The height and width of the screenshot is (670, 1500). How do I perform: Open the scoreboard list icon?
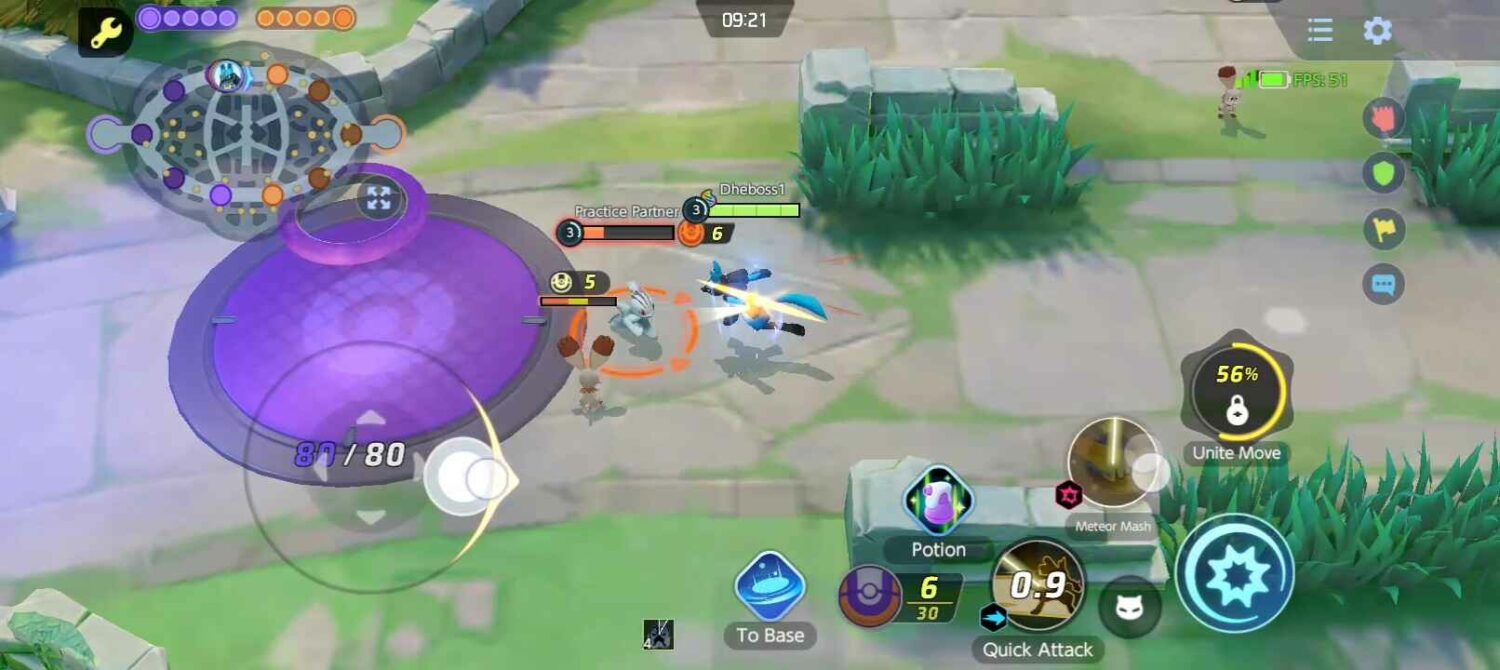click(1320, 30)
